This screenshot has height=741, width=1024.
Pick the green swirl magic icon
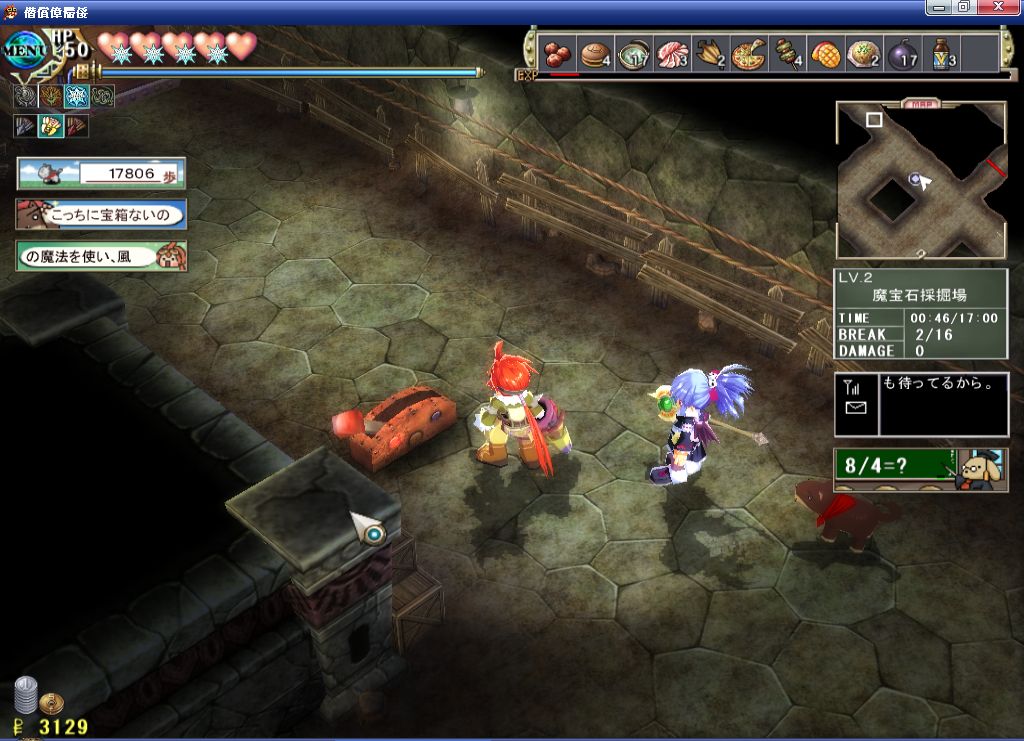102,96
